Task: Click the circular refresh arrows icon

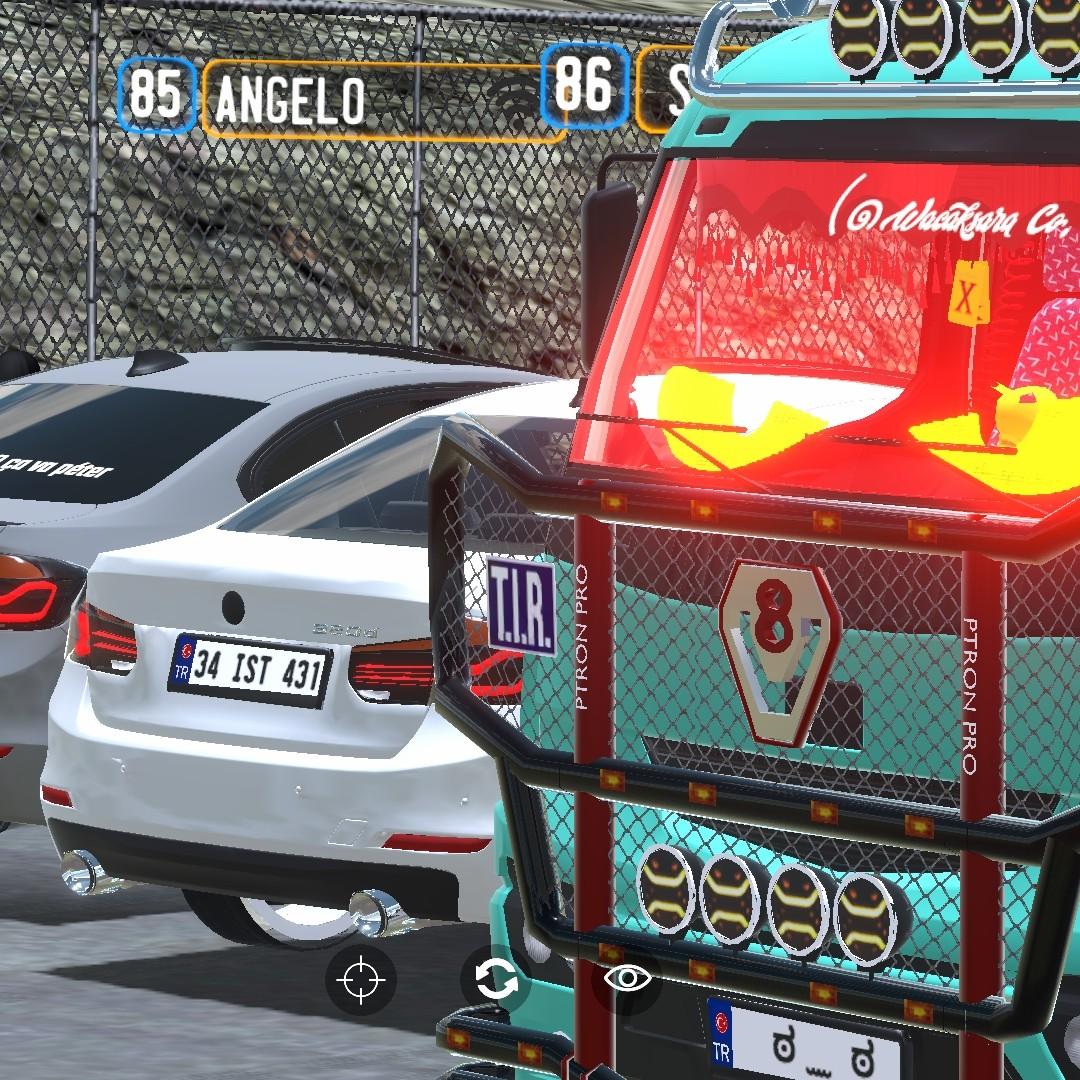Action: 496,979
